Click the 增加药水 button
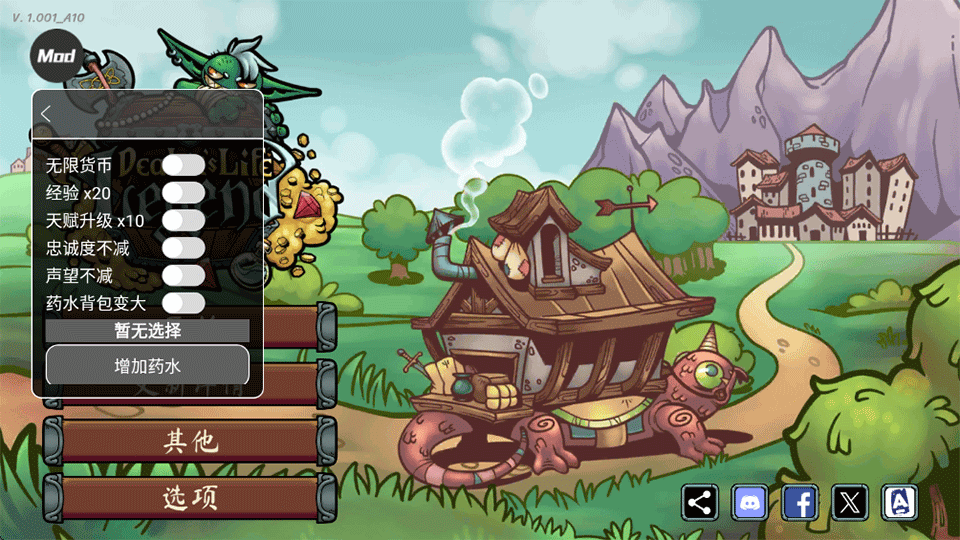Screen dimensions: 960x540 [147, 366]
